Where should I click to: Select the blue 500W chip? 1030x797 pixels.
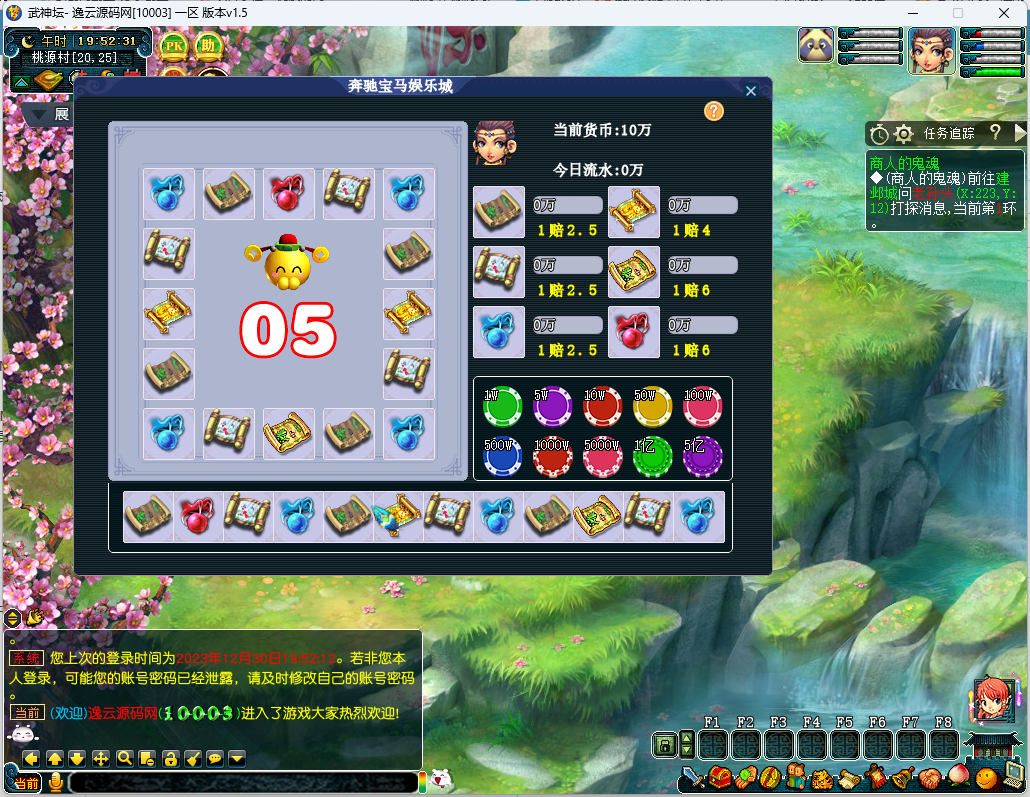click(502, 456)
